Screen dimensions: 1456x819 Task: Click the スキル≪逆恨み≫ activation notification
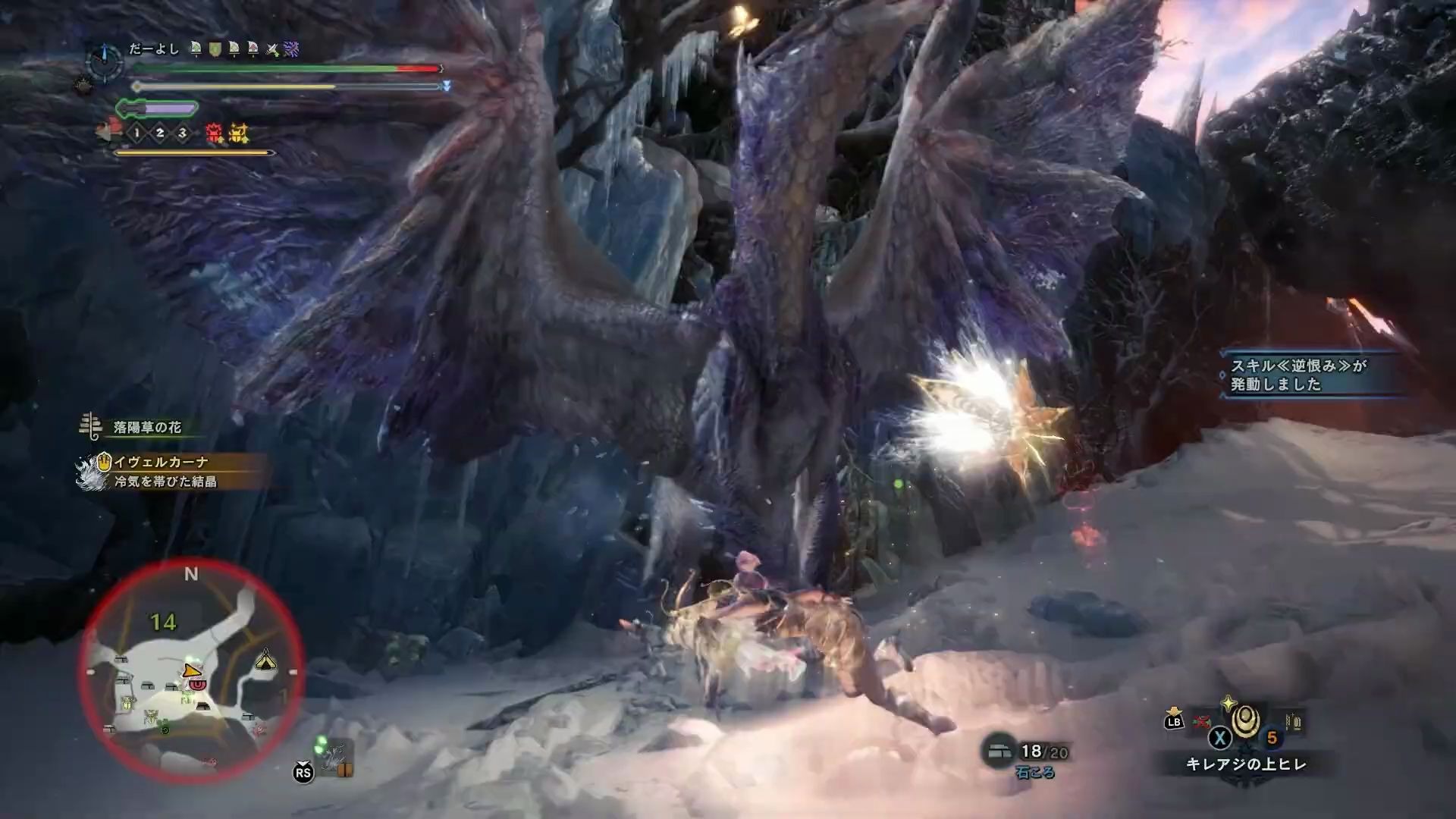pos(1298,375)
